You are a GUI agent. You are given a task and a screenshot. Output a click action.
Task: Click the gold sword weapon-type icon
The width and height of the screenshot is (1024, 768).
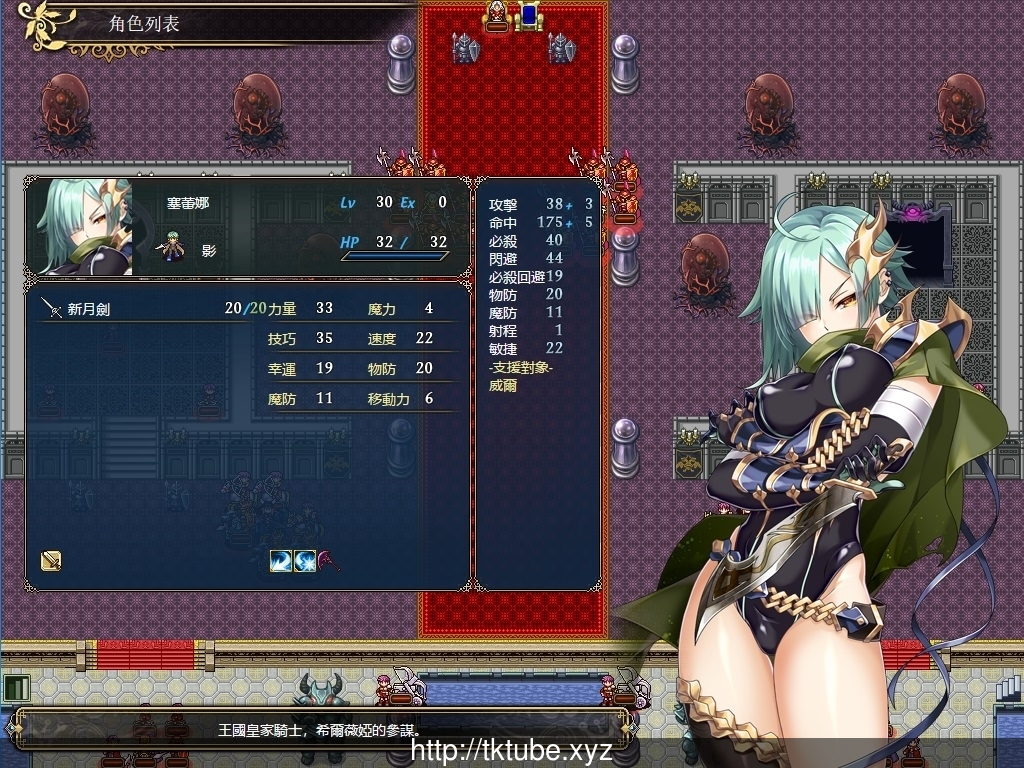pyautogui.click(x=51, y=561)
